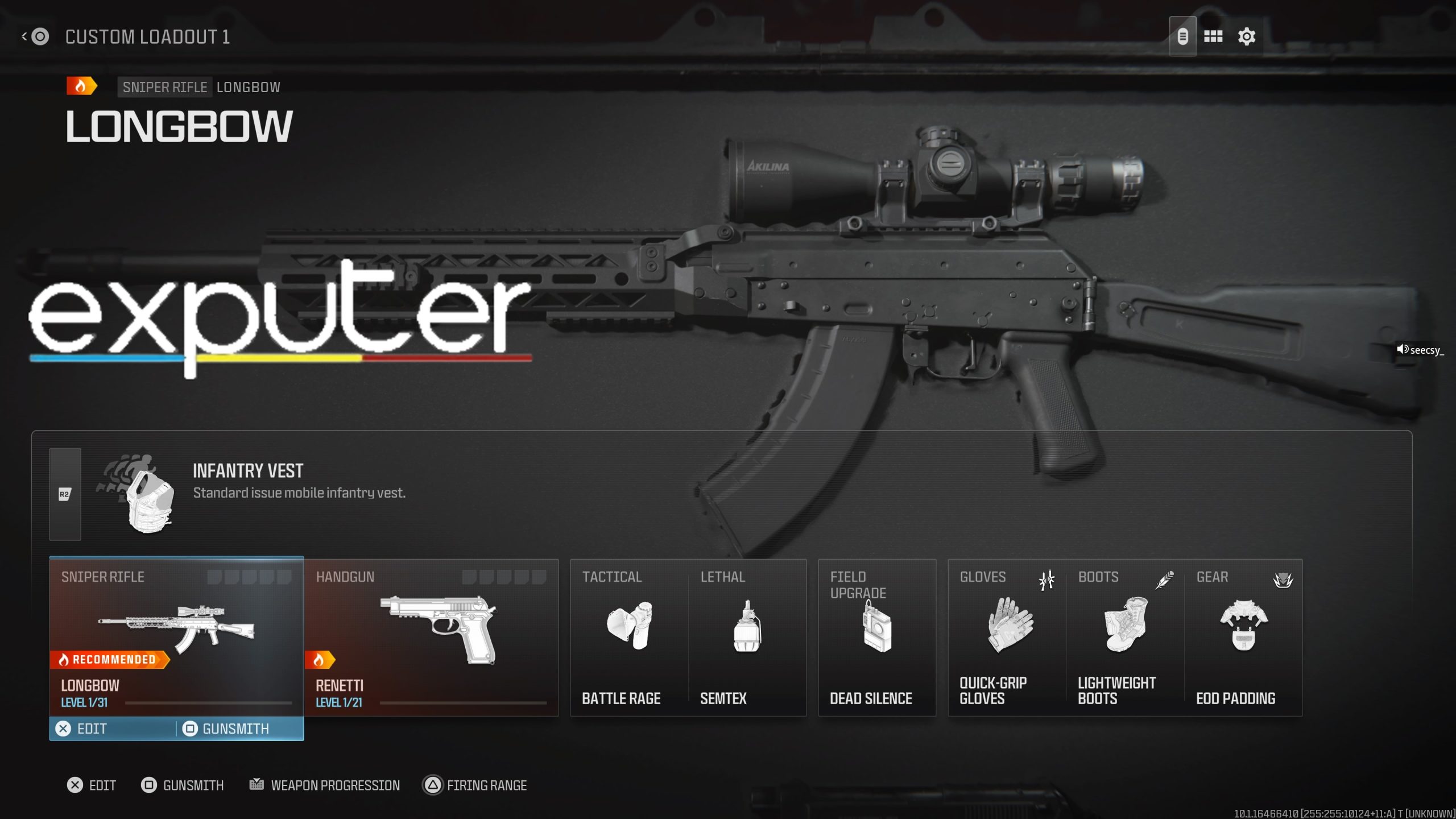Image resolution: width=1456 pixels, height=819 pixels.
Task: Expand the first attachment slot on Longbow
Action: (x=215, y=577)
